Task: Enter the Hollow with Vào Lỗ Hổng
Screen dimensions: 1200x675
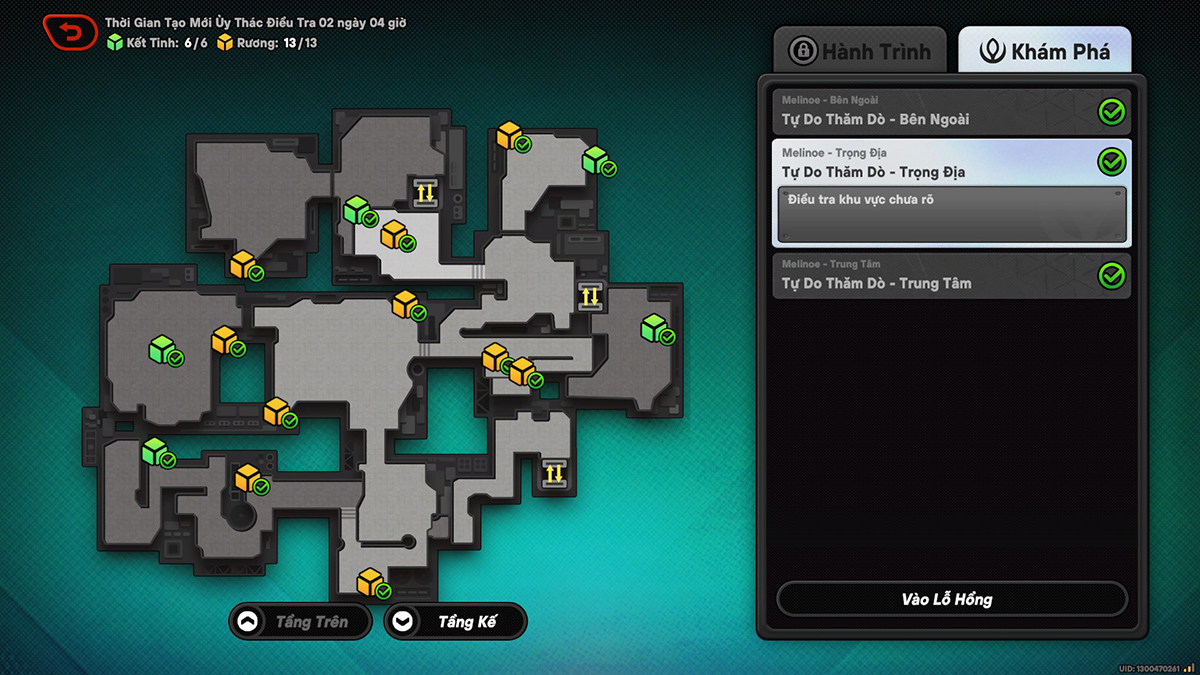Action: click(x=951, y=599)
